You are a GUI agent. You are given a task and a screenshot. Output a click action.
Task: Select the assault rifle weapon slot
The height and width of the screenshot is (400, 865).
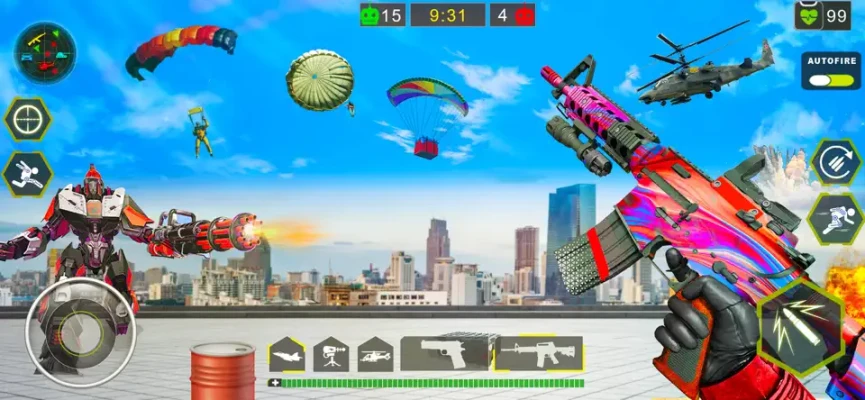click(538, 353)
